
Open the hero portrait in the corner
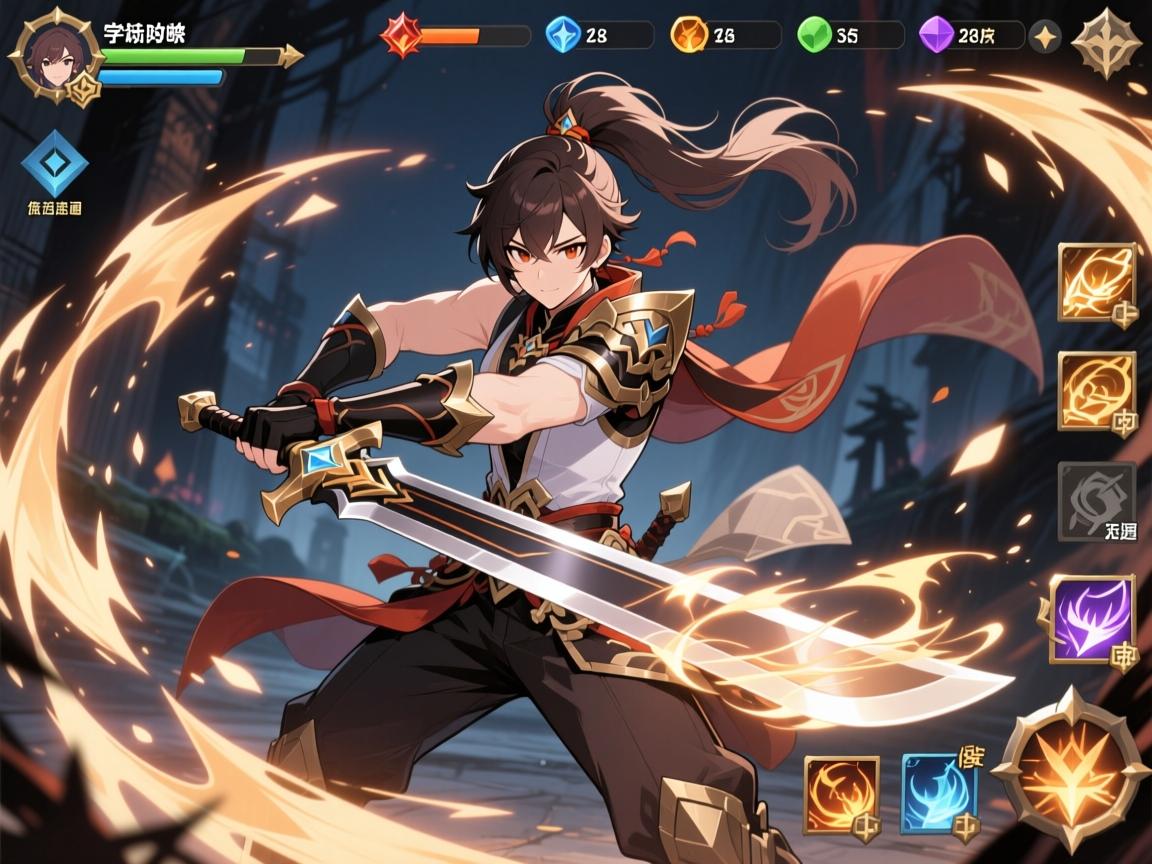[53, 53]
